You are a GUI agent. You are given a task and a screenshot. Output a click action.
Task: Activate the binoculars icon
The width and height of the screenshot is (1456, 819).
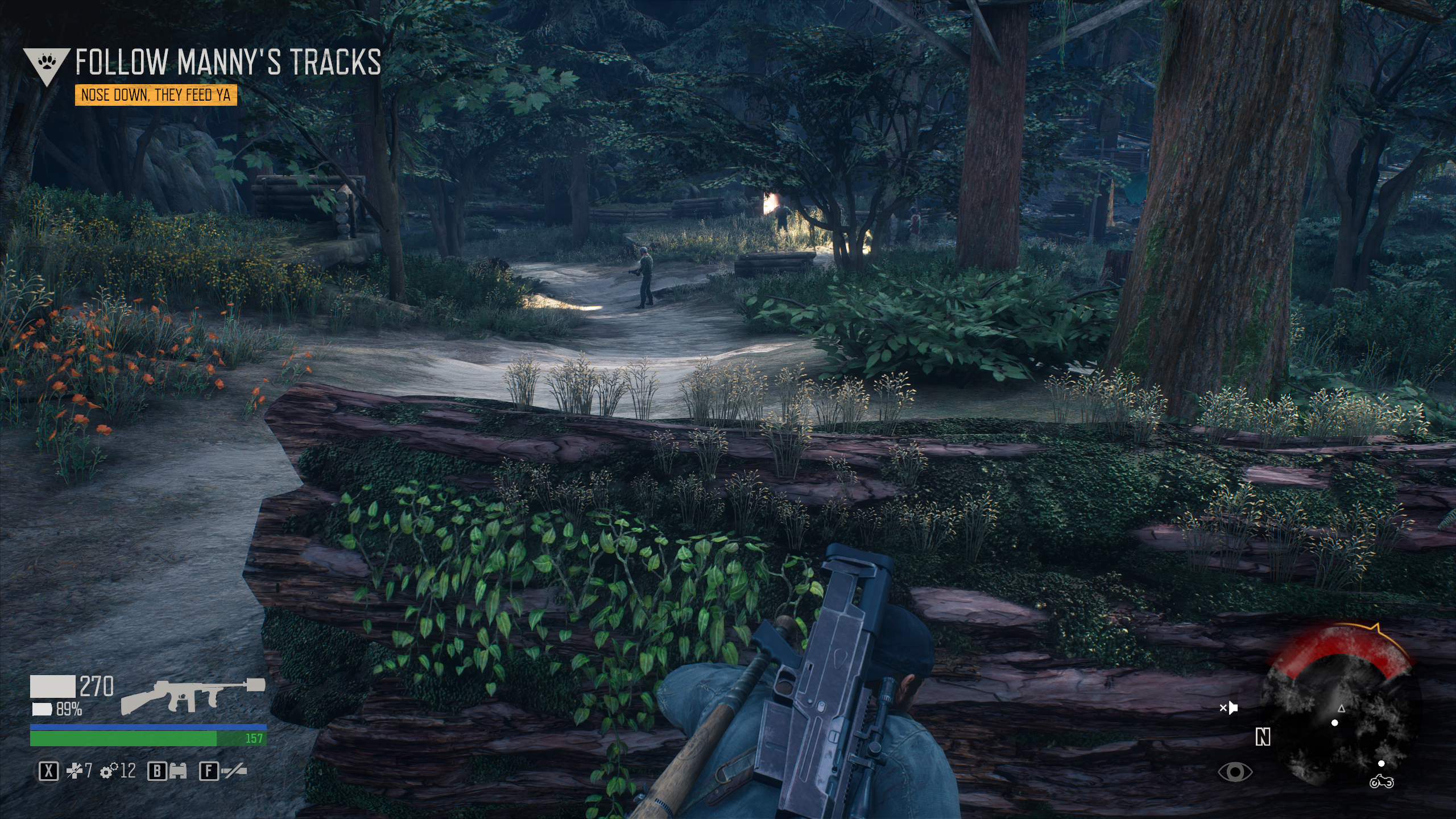pyautogui.click(x=178, y=771)
